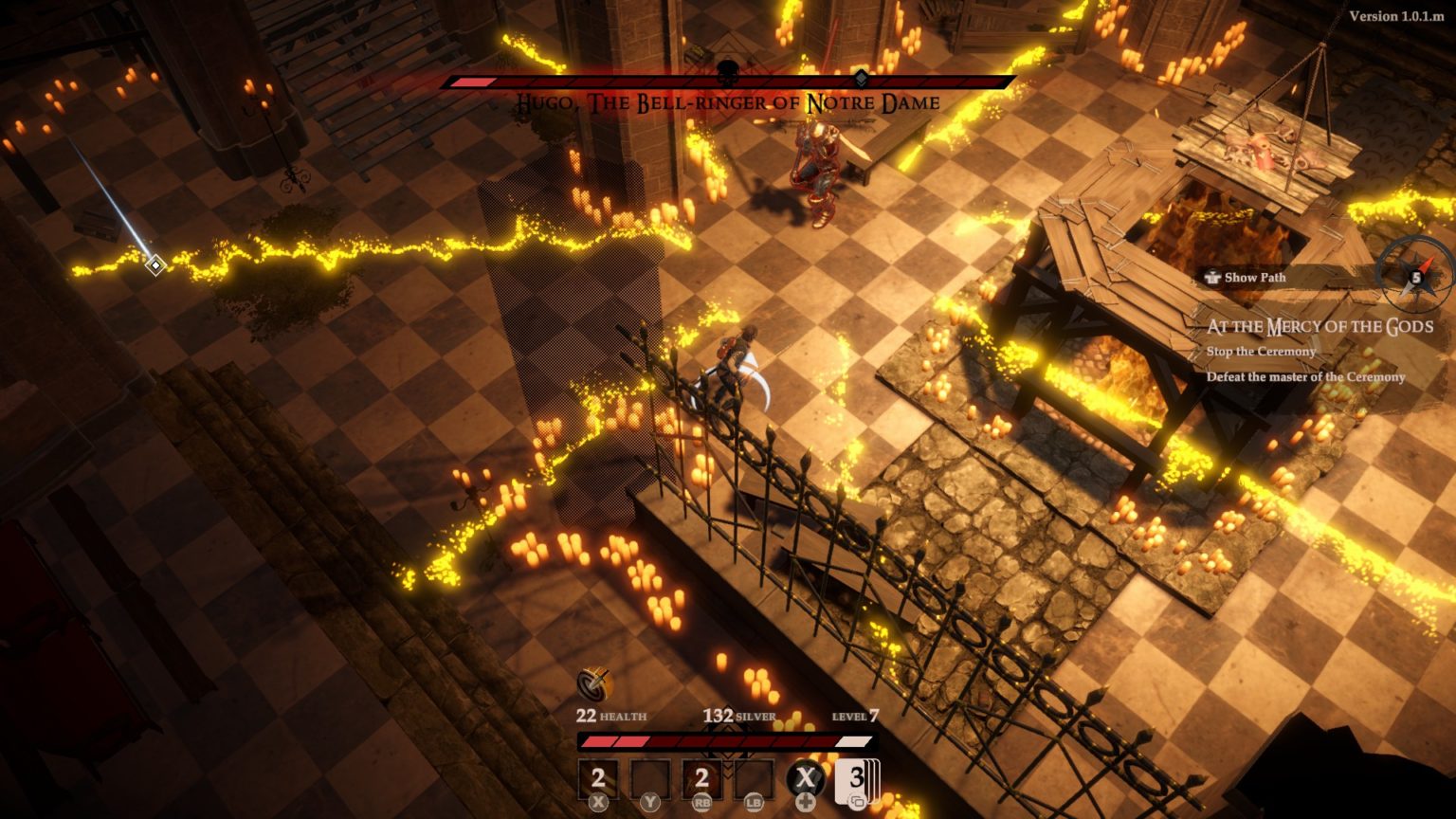Click the Show Path option
This screenshot has width=1456, height=819.
1246,278
